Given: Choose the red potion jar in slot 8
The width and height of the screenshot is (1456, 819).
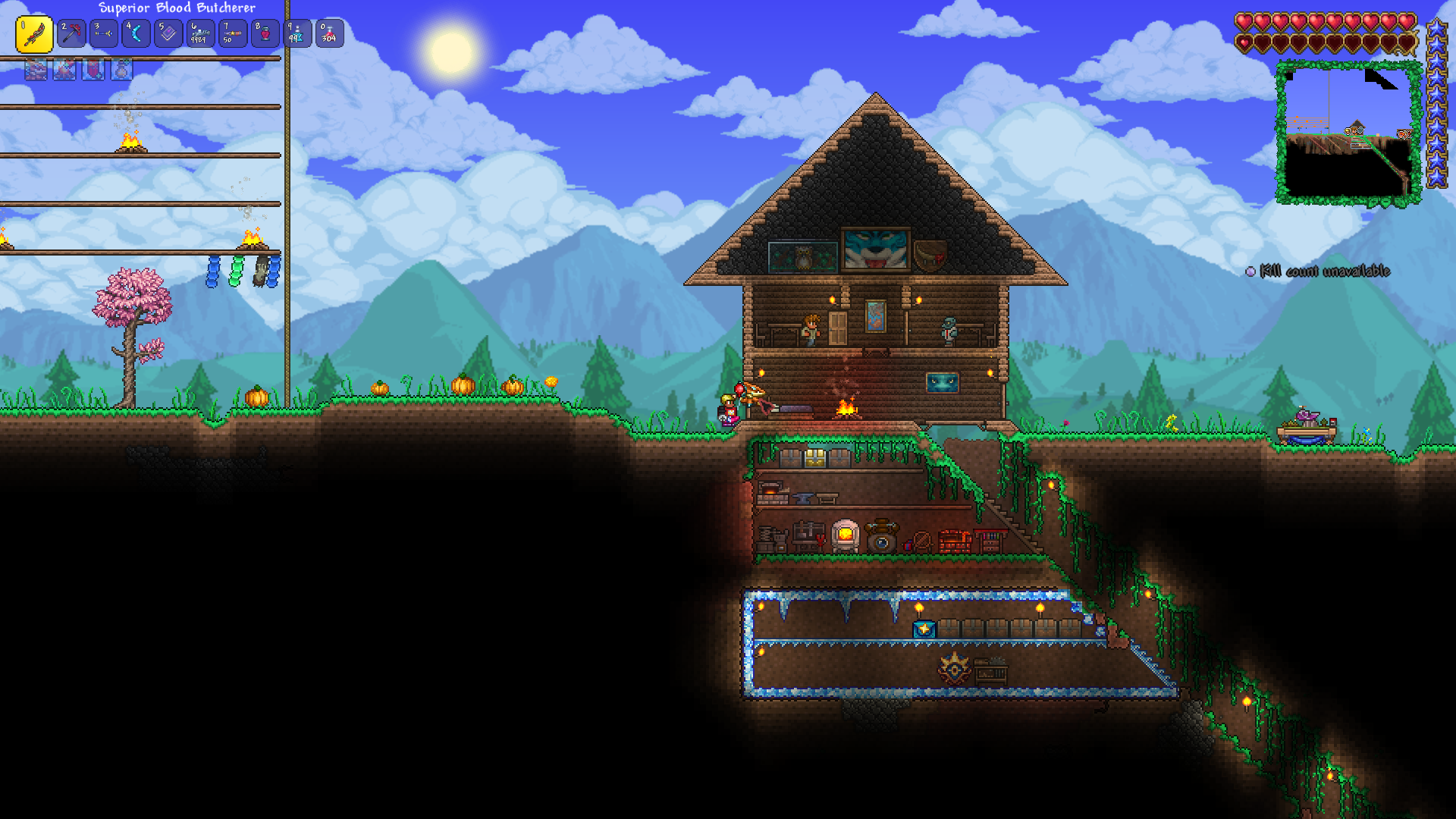Looking at the screenshot, I should point(265,33).
